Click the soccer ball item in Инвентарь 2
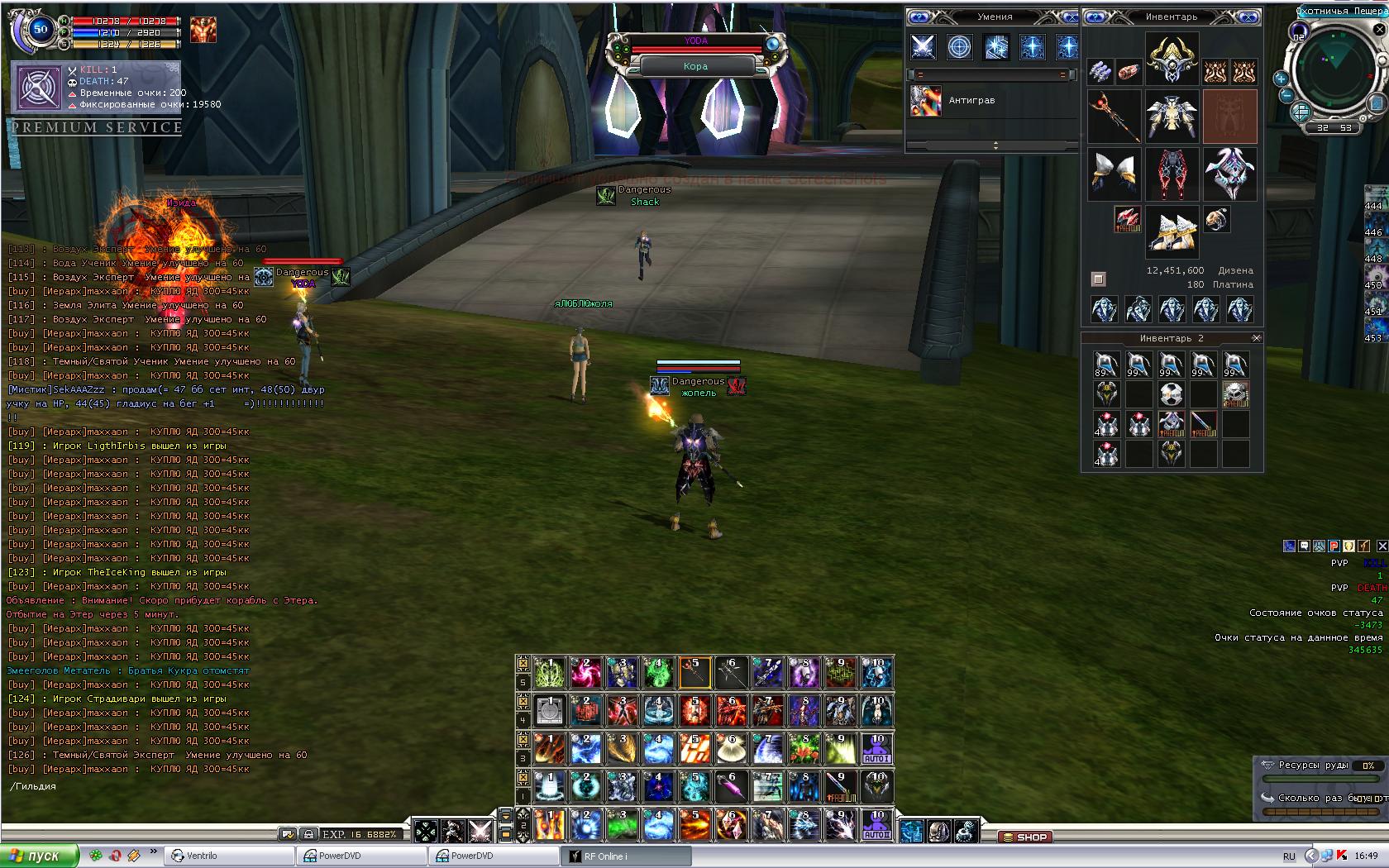 1171,394
